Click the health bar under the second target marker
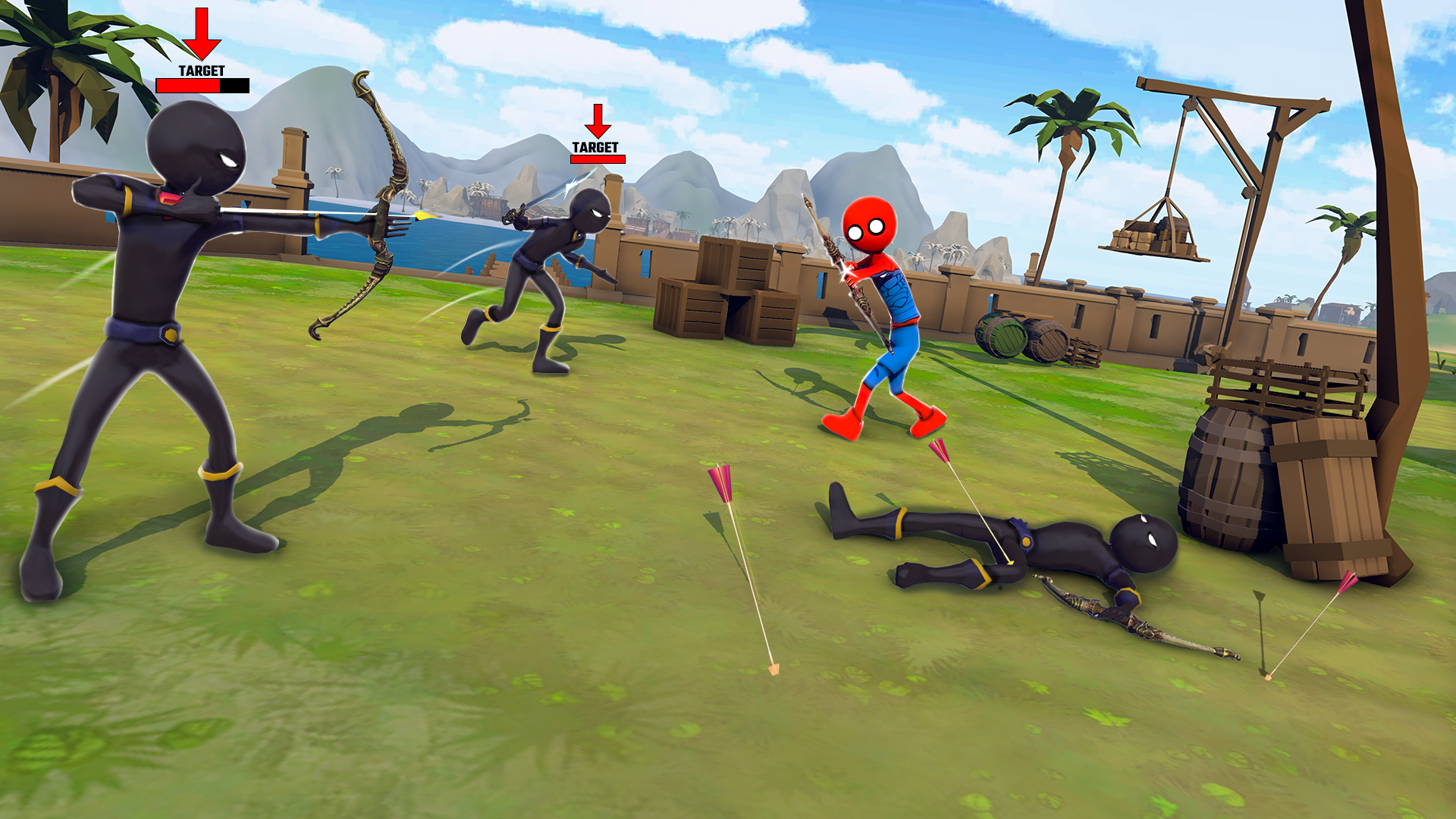The width and height of the screenshot is (1456, 819). point(597,160)
